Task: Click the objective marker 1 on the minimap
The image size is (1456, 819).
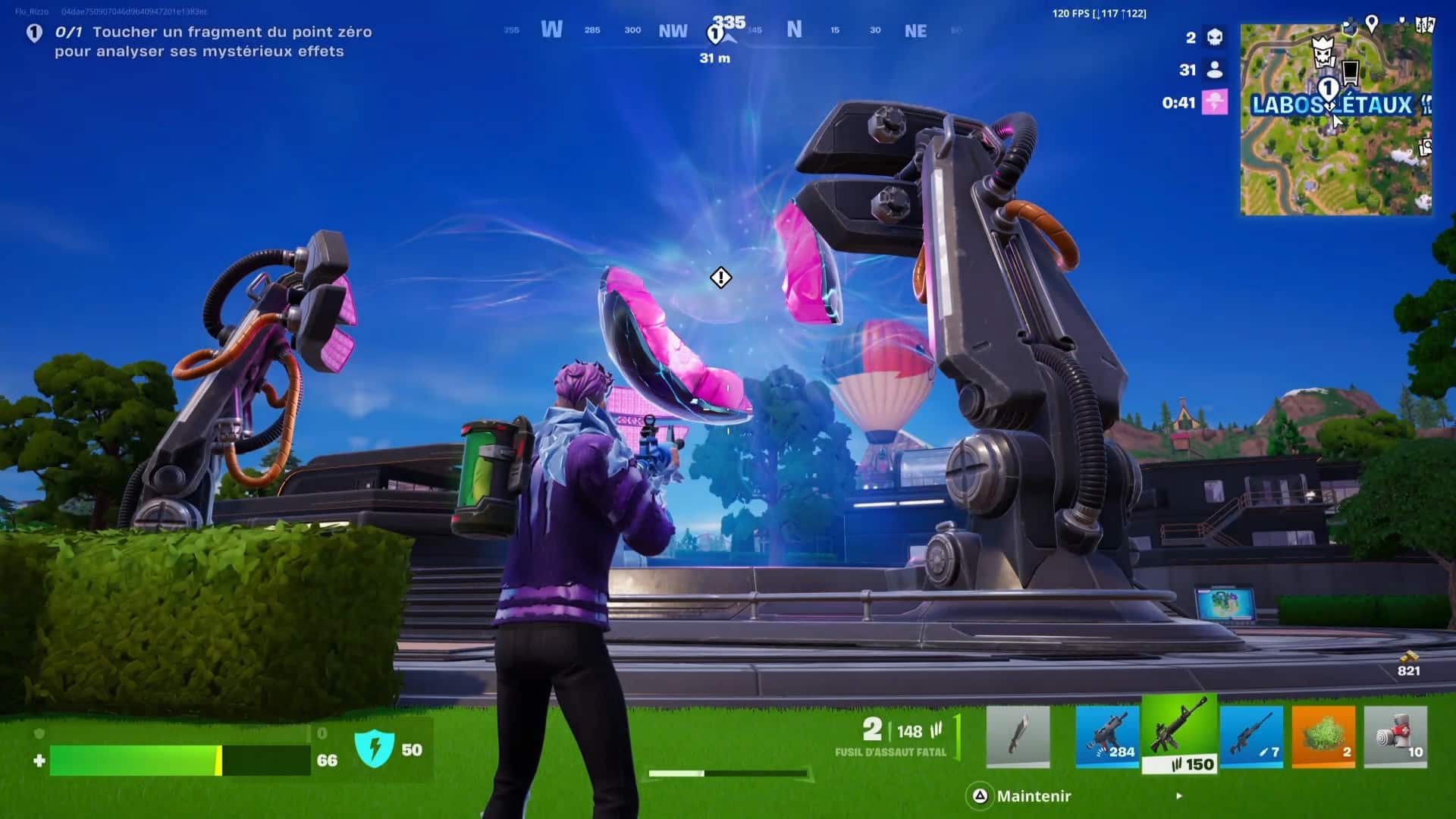Action: pyautogui.click(x=1329, y=87)
